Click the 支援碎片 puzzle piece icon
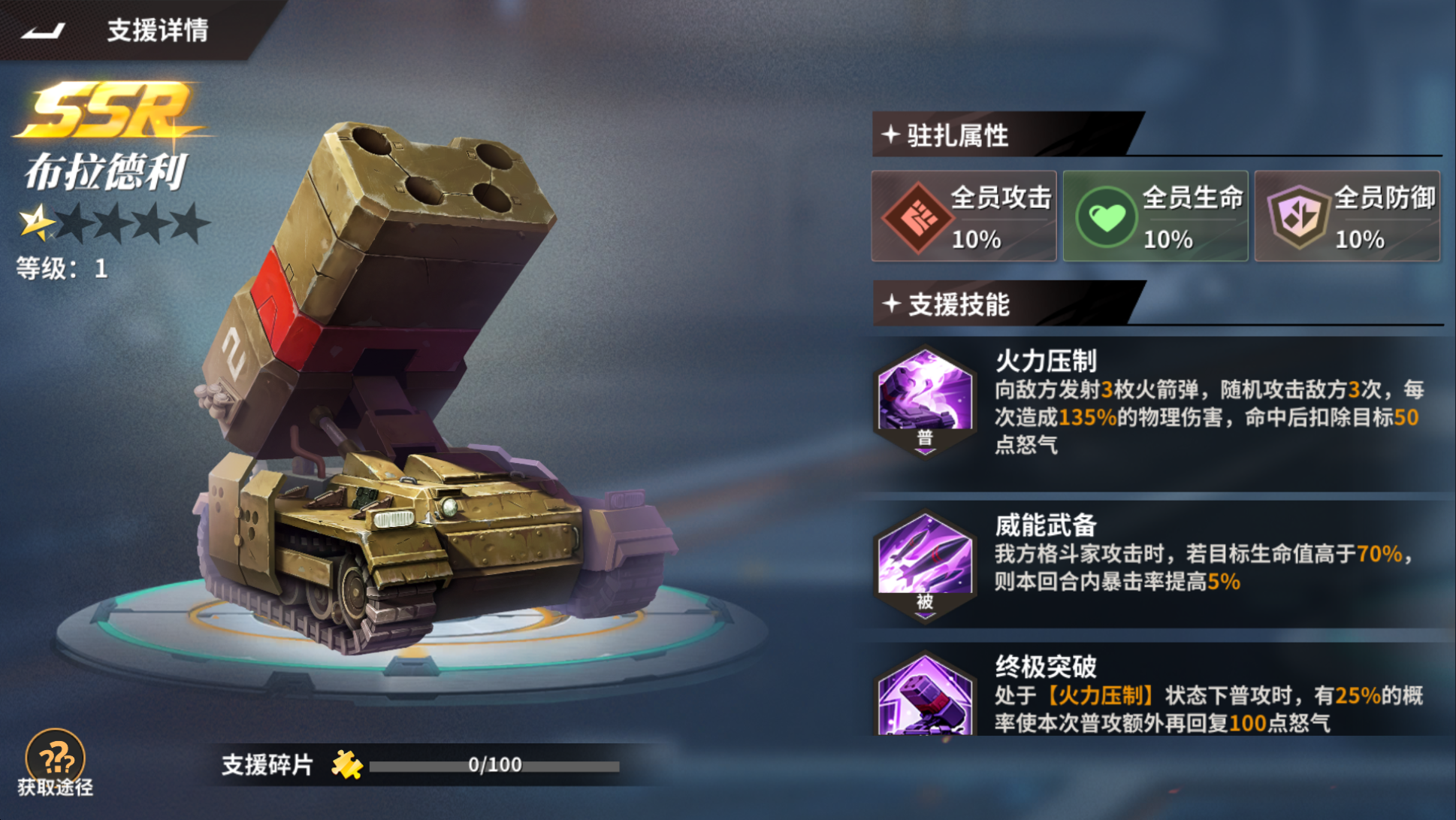 tap(347, 765)
